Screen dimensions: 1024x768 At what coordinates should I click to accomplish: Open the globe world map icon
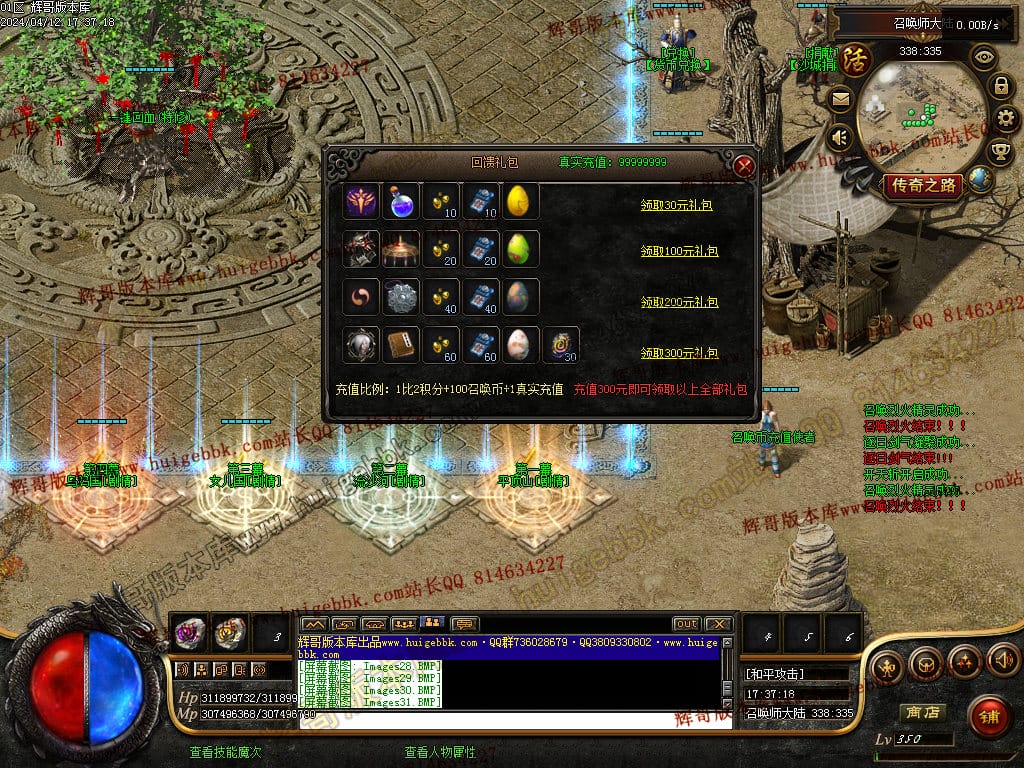[x=980, y=180]
